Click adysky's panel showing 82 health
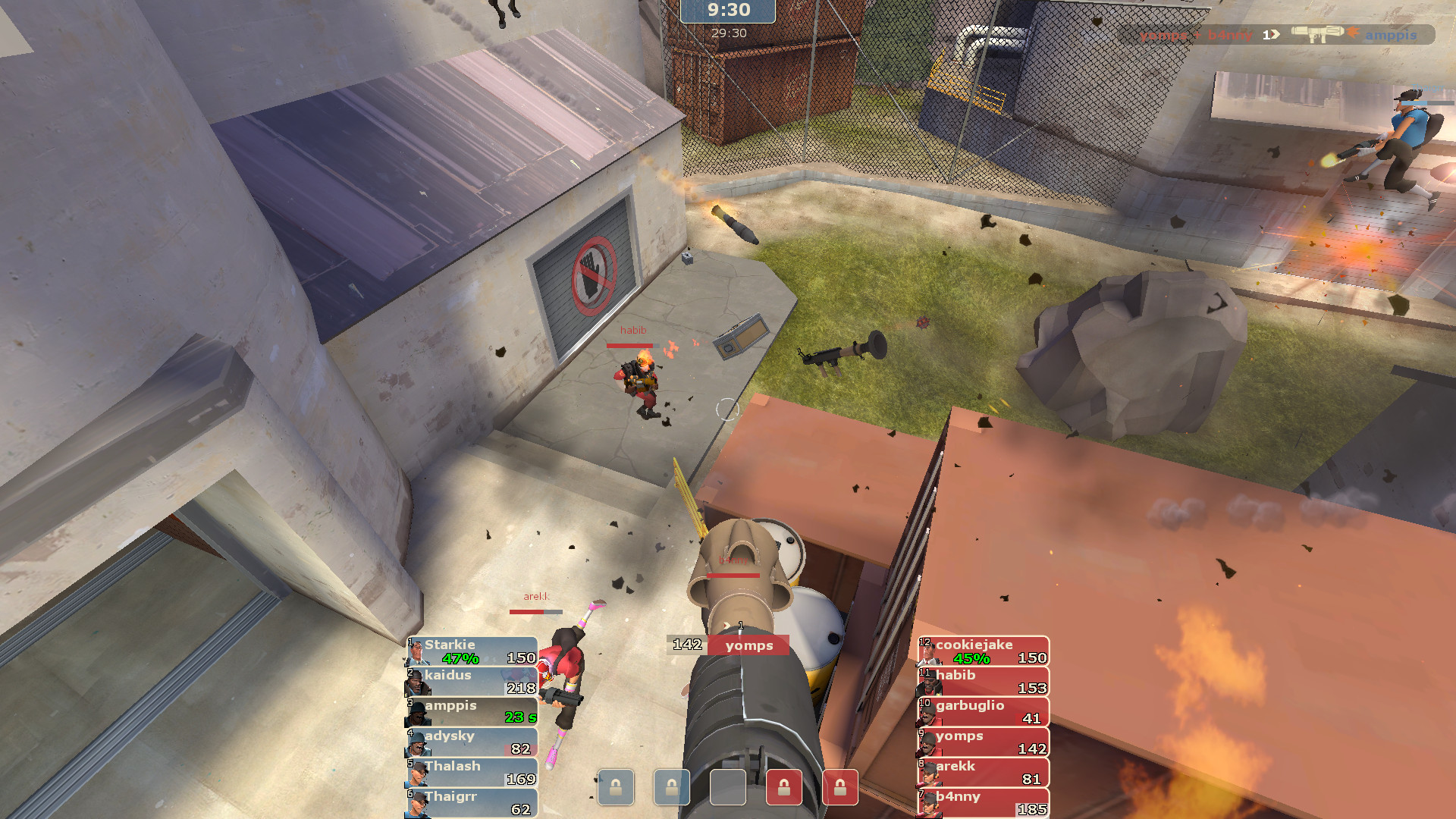Screen dimensions: 1456x819 tap(470, 743)
